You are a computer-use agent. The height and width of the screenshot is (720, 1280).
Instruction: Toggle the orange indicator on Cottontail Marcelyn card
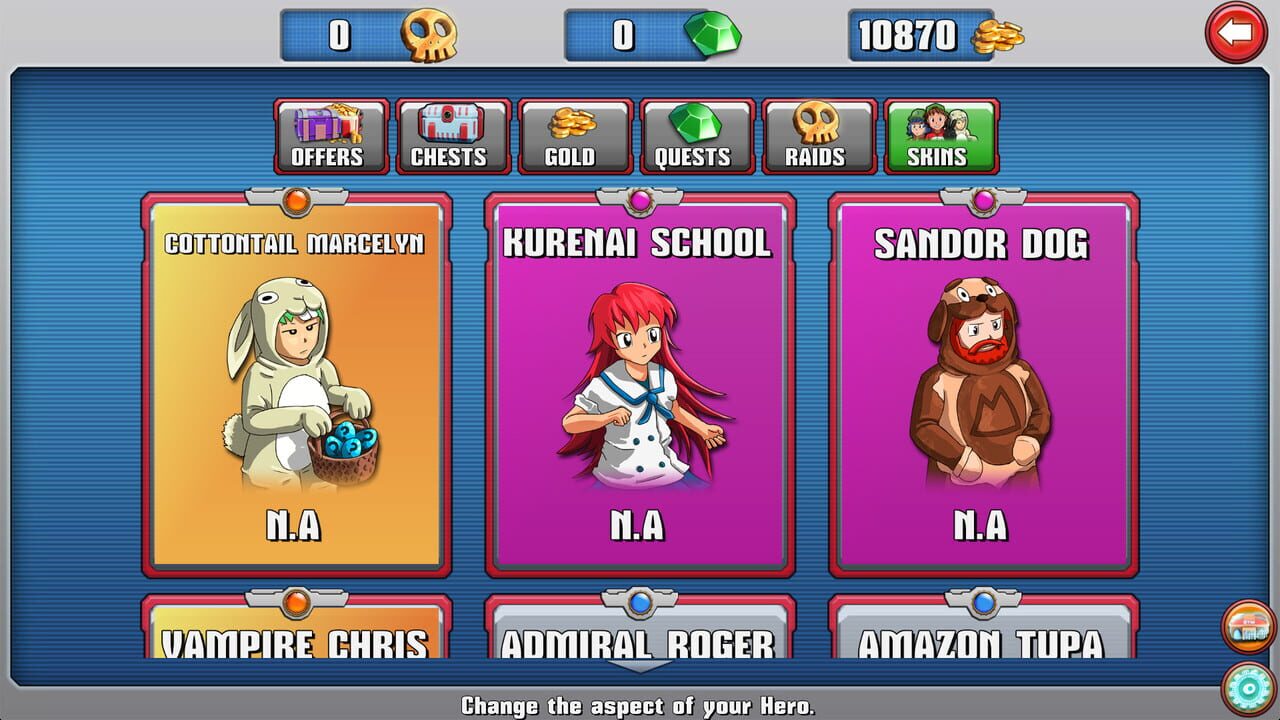[x=295, y=200]
